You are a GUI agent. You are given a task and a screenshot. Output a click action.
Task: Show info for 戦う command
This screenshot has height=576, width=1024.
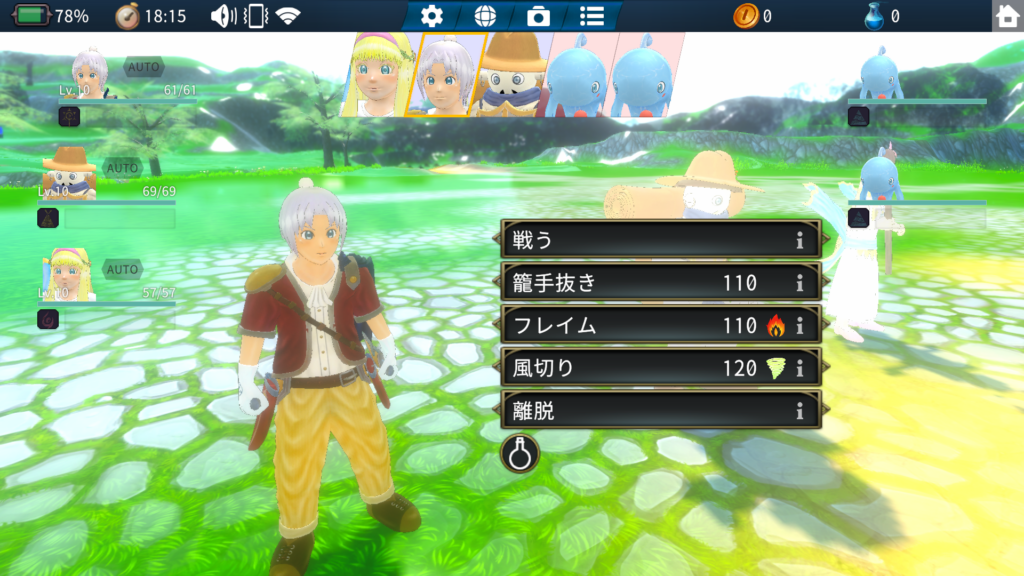pos(800,240)
